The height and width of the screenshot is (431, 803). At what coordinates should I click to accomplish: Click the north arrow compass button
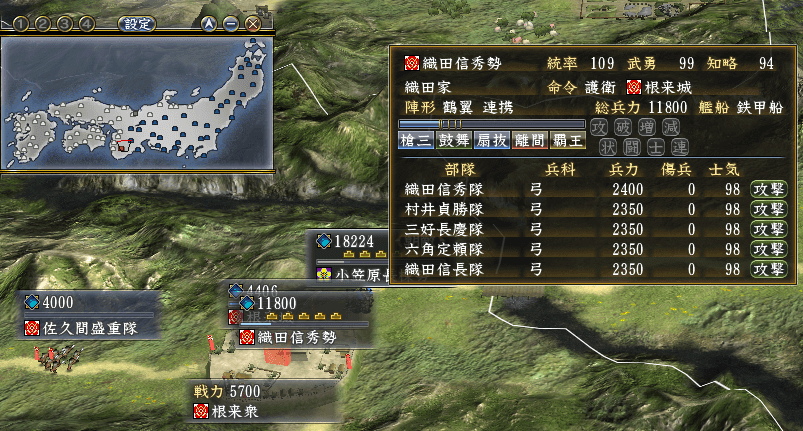click(209, 23)
